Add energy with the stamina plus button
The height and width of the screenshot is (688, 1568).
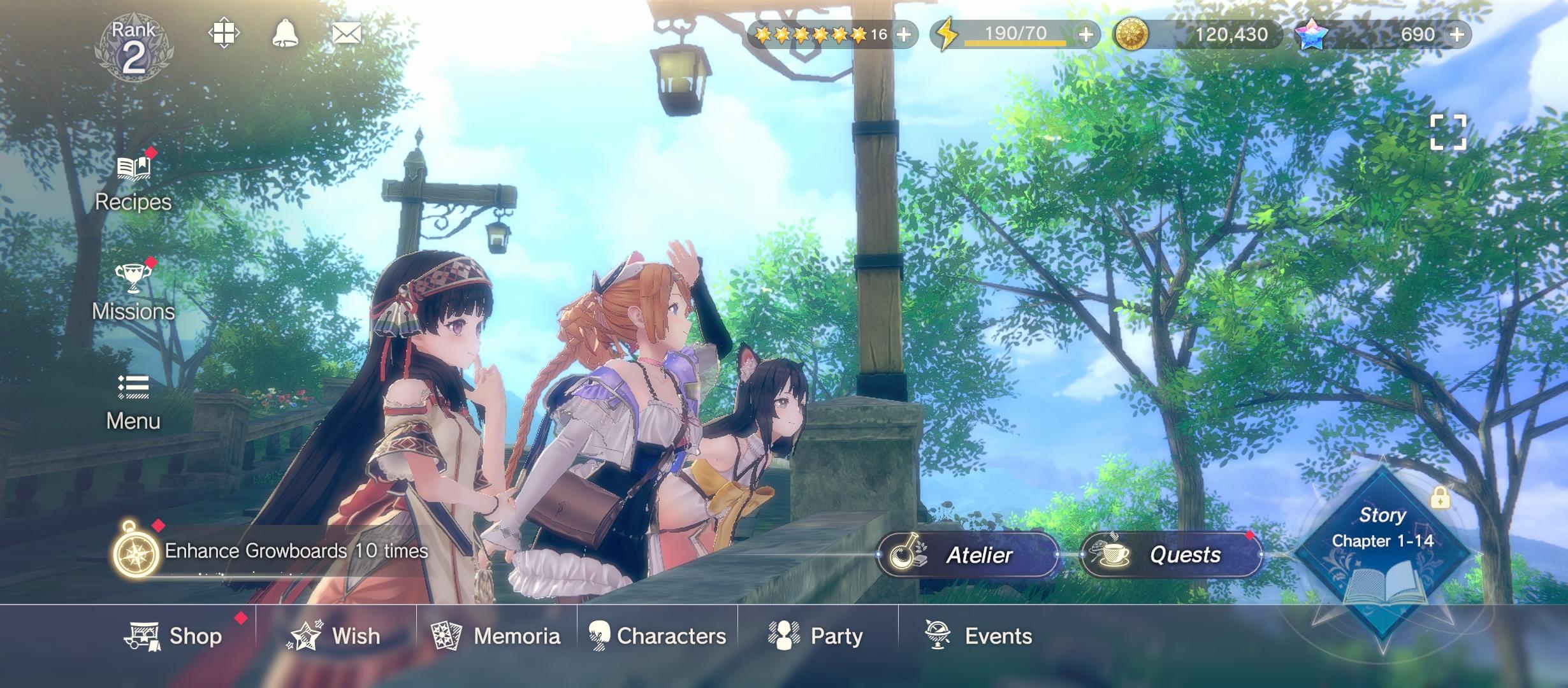click(1086, 34)
